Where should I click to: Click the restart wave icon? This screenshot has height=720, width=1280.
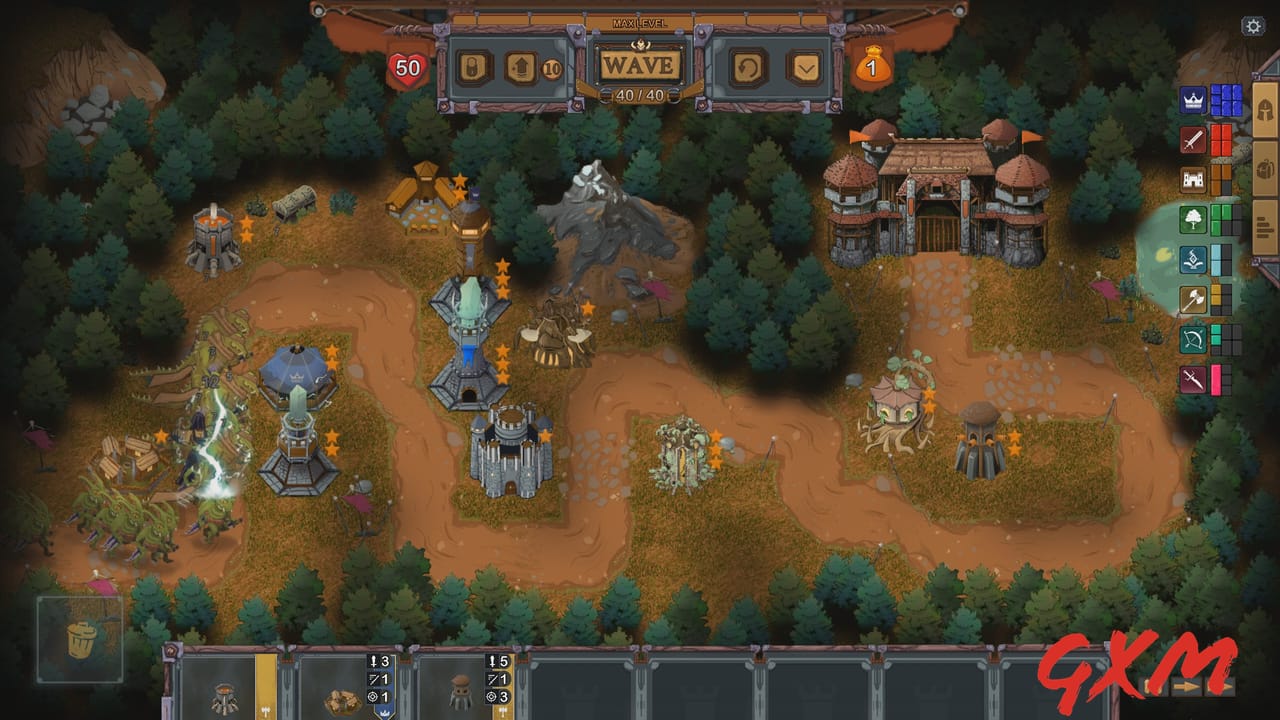746,67
